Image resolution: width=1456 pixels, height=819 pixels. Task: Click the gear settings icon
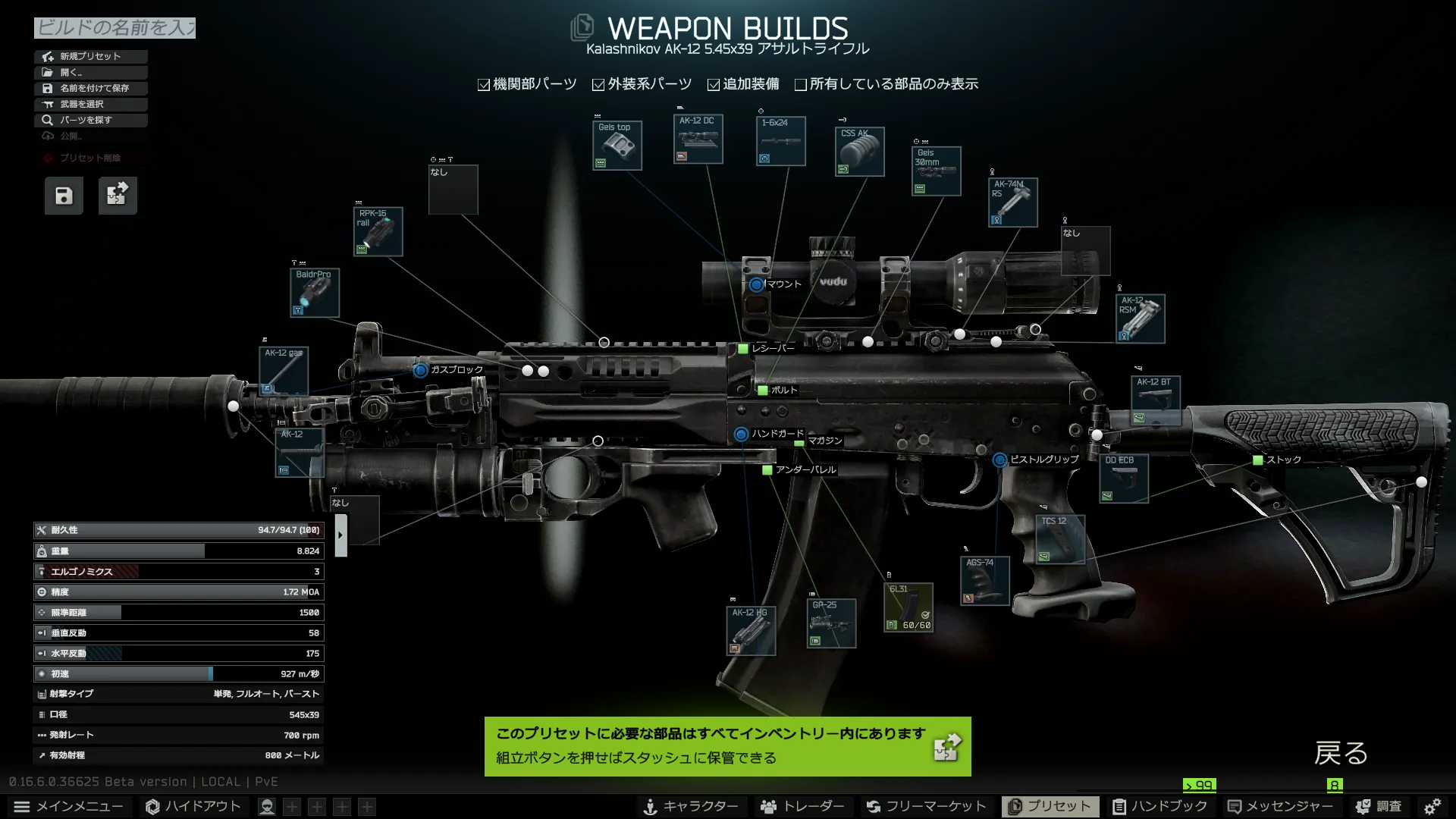pyautogui.click(x=1432, y=806)
